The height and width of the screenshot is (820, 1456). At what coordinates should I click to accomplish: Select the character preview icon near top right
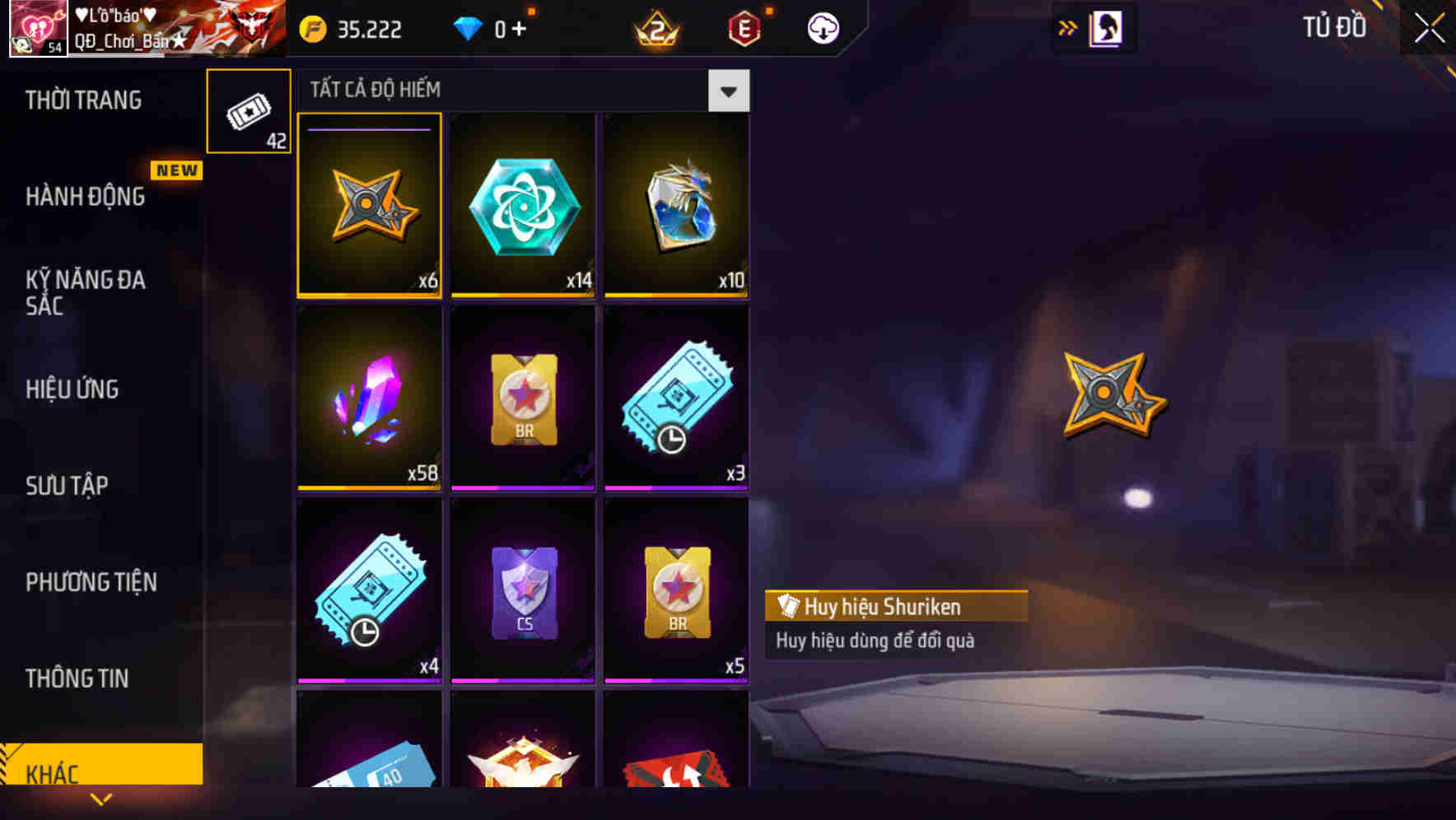pos(1107,27)
